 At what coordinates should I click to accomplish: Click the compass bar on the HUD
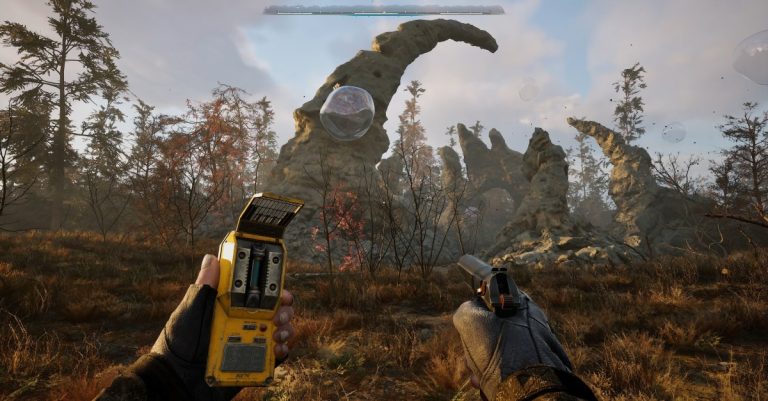(x=384, y=10)
